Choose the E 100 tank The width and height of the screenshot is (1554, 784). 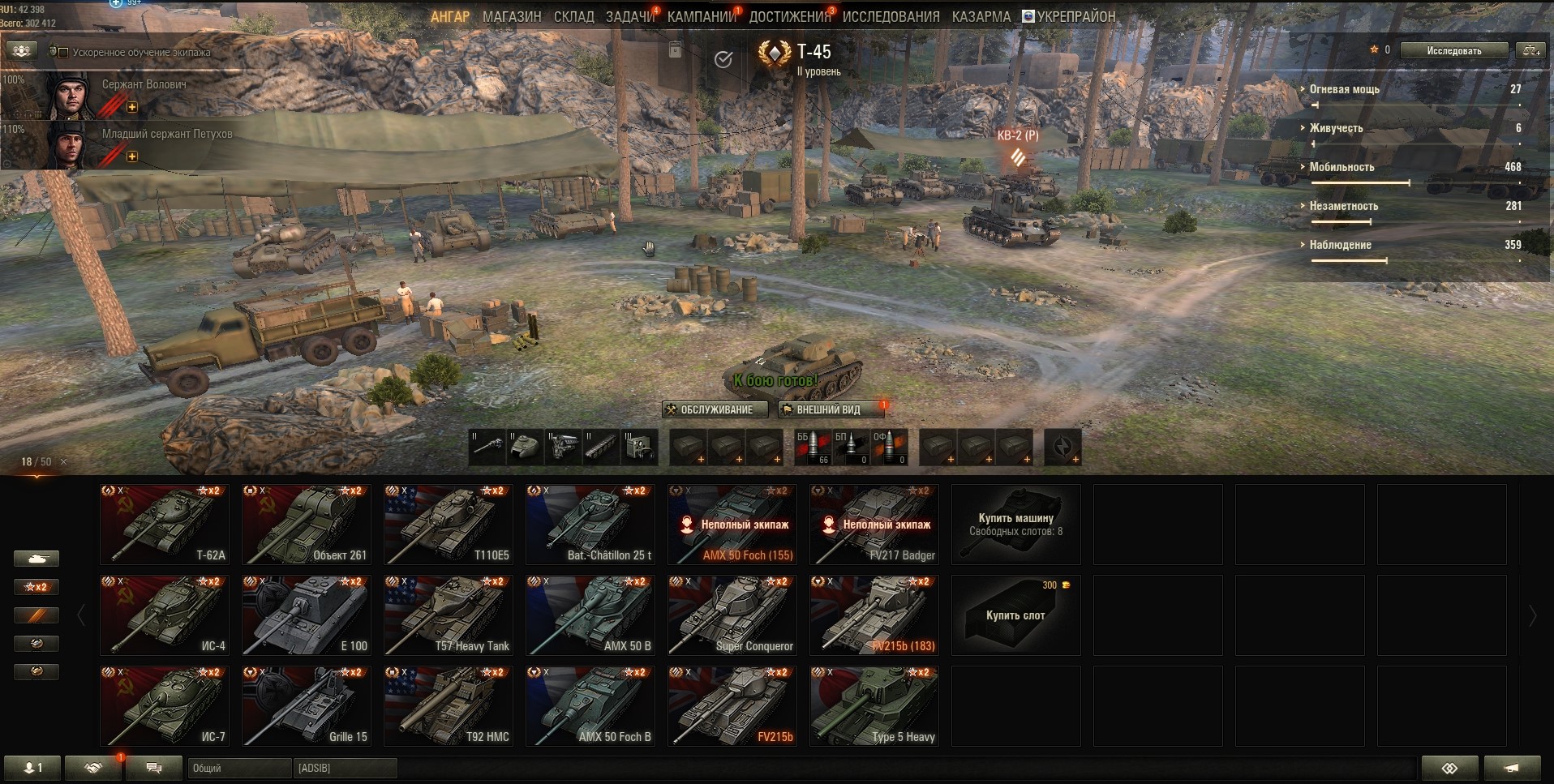point(307,615)
